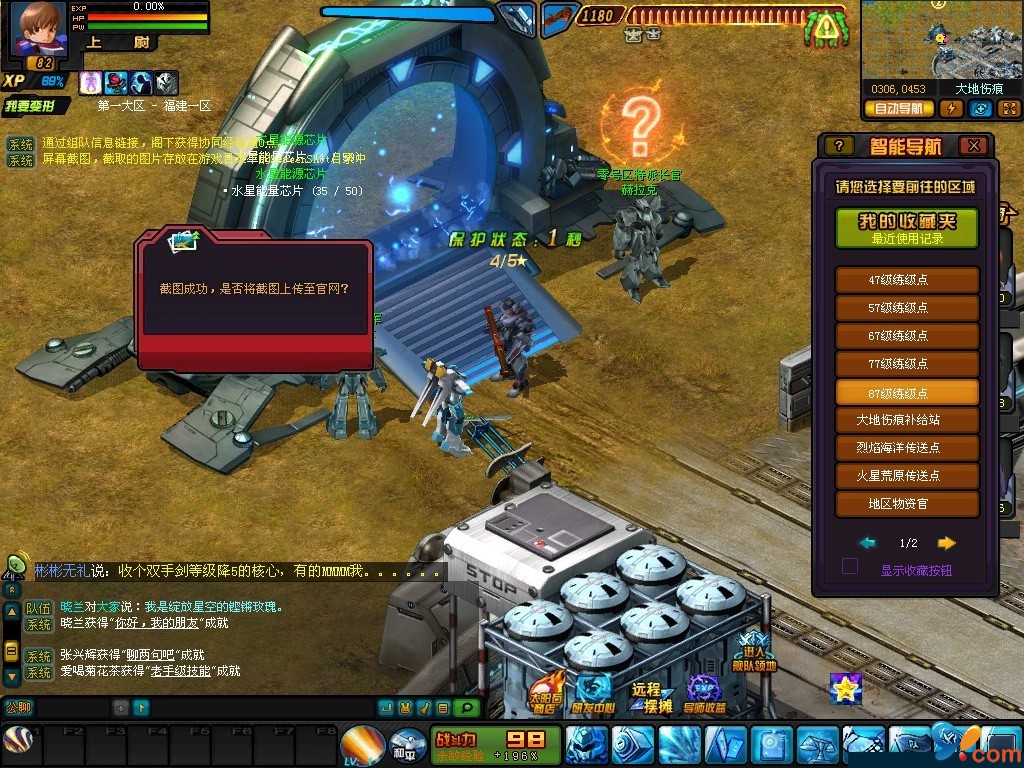Choose 火星荒原传送点 teleport entry
Viewport: 1024px width, 768px height.
coord(907,476)
